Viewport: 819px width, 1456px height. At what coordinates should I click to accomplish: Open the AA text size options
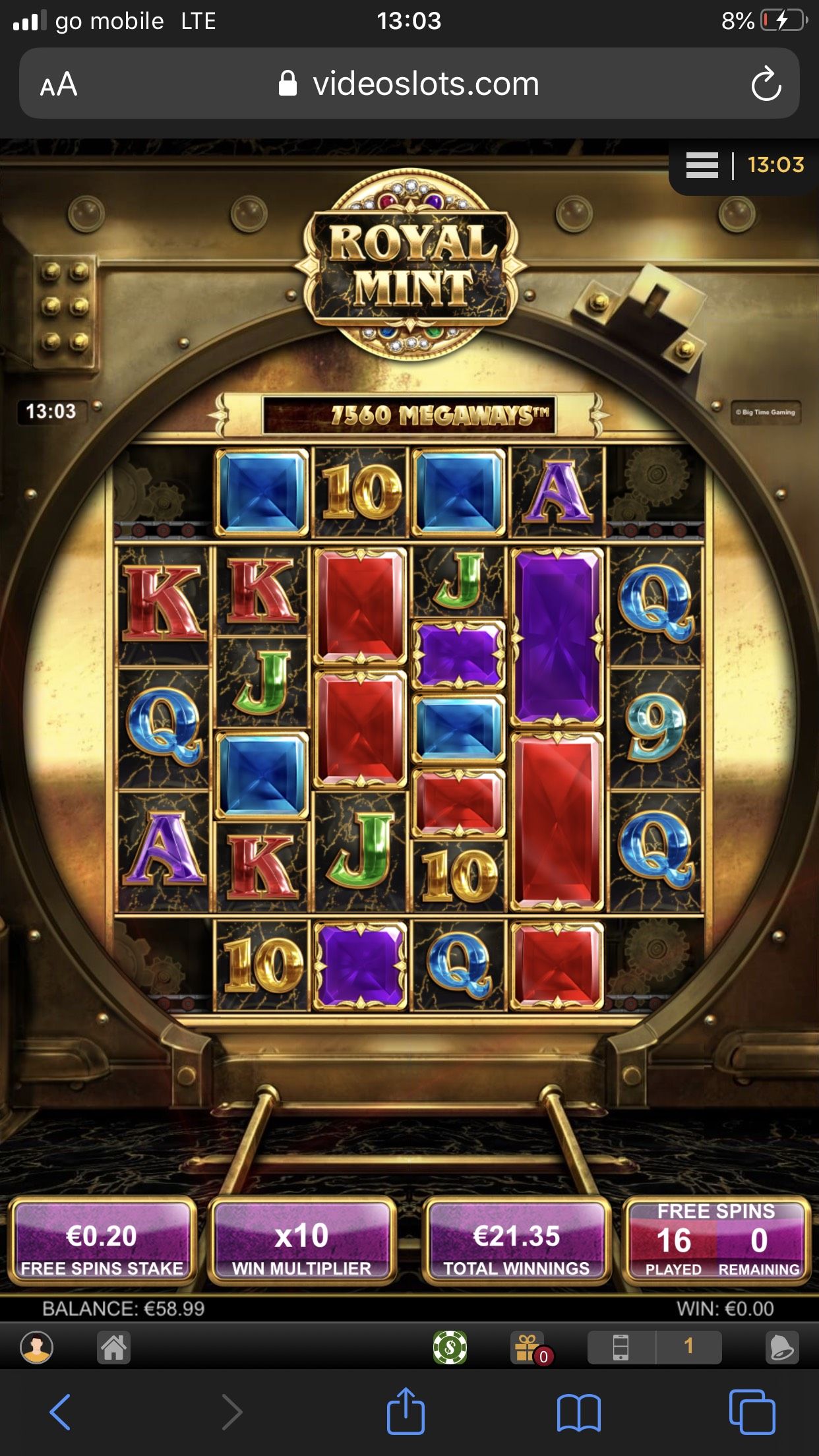(59, 84)
